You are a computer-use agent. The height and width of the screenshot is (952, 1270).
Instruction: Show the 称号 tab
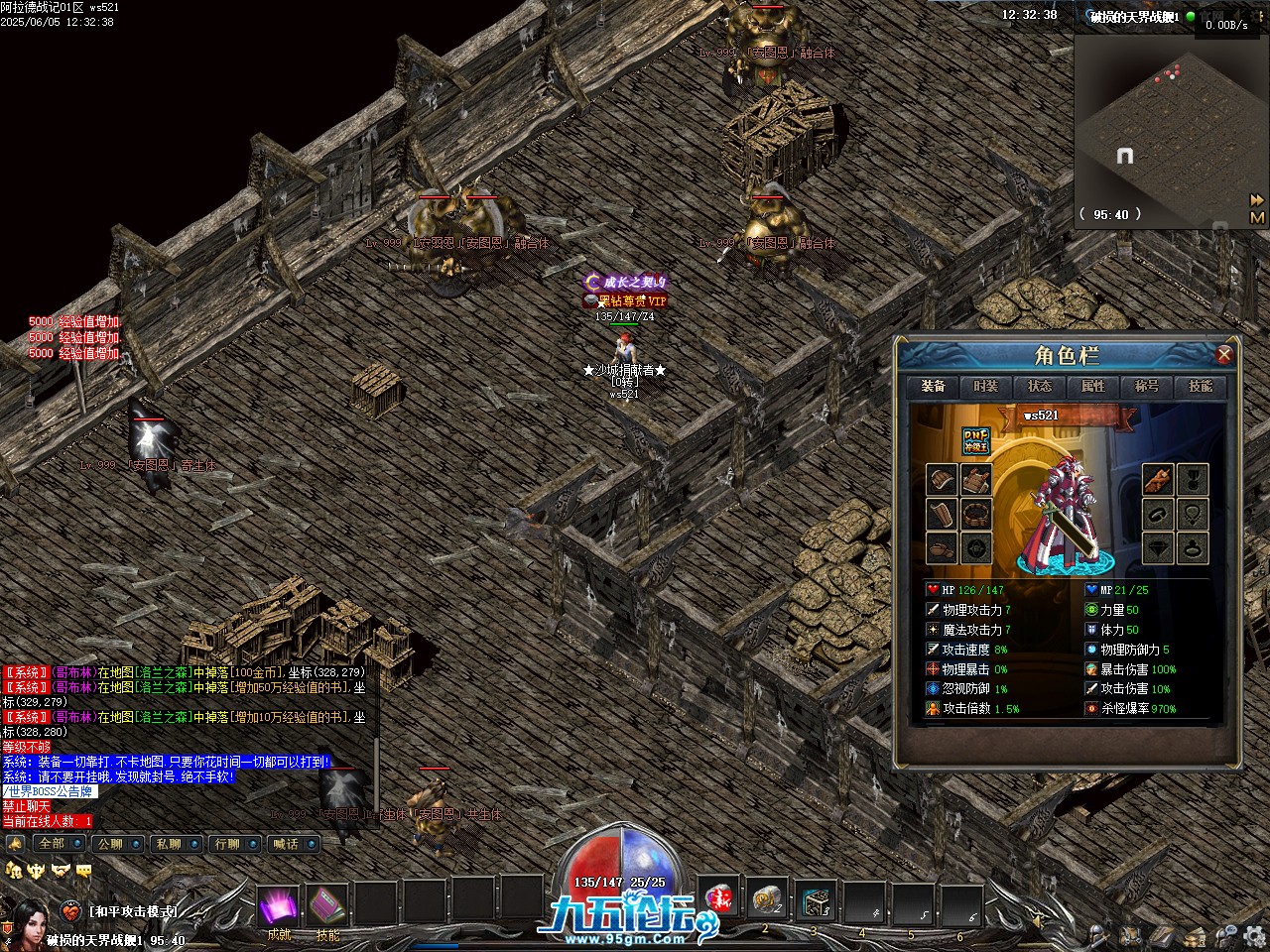tap(1147, 387)
